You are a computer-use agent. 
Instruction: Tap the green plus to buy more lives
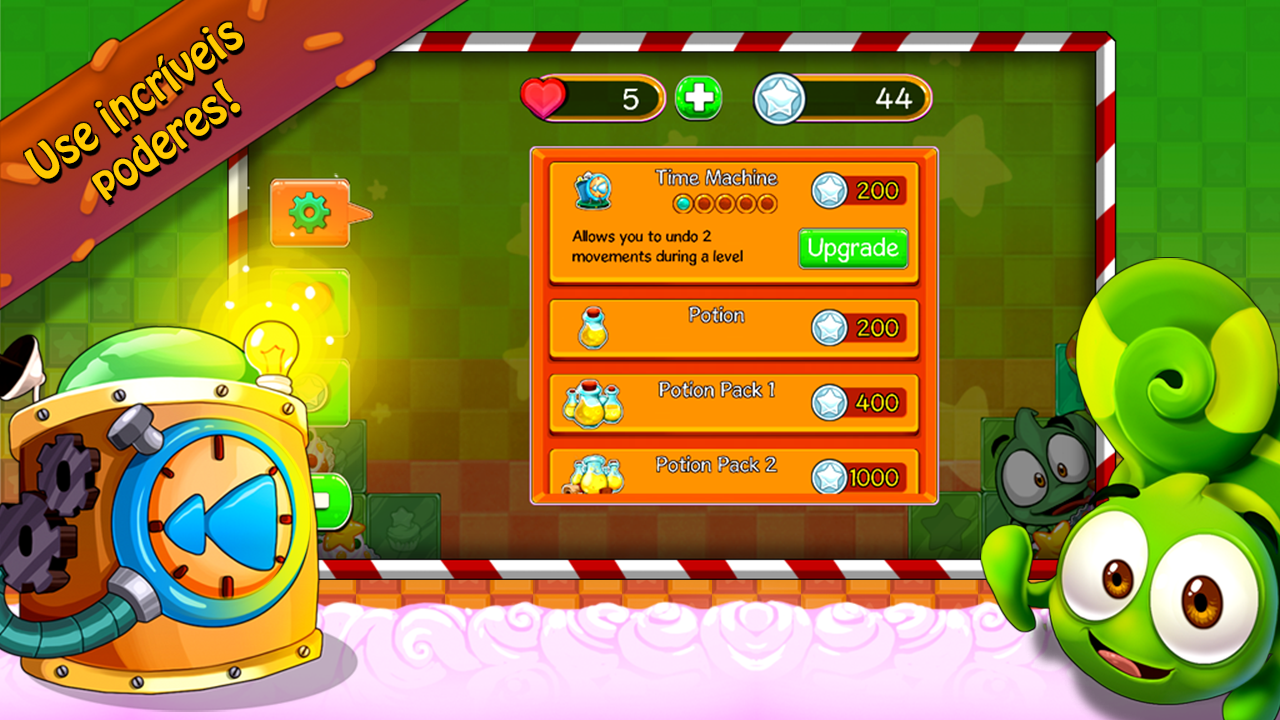698,97
